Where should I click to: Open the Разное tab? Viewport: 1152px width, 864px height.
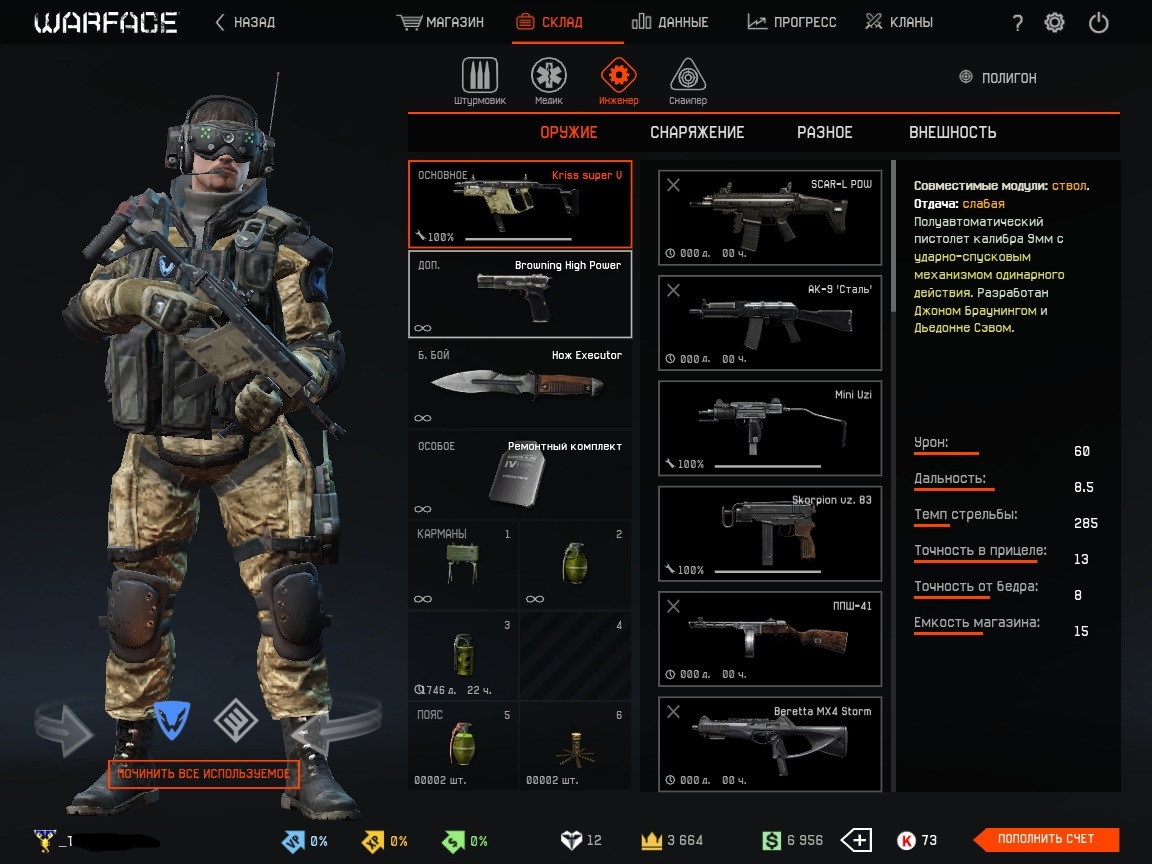pos(824,132)
